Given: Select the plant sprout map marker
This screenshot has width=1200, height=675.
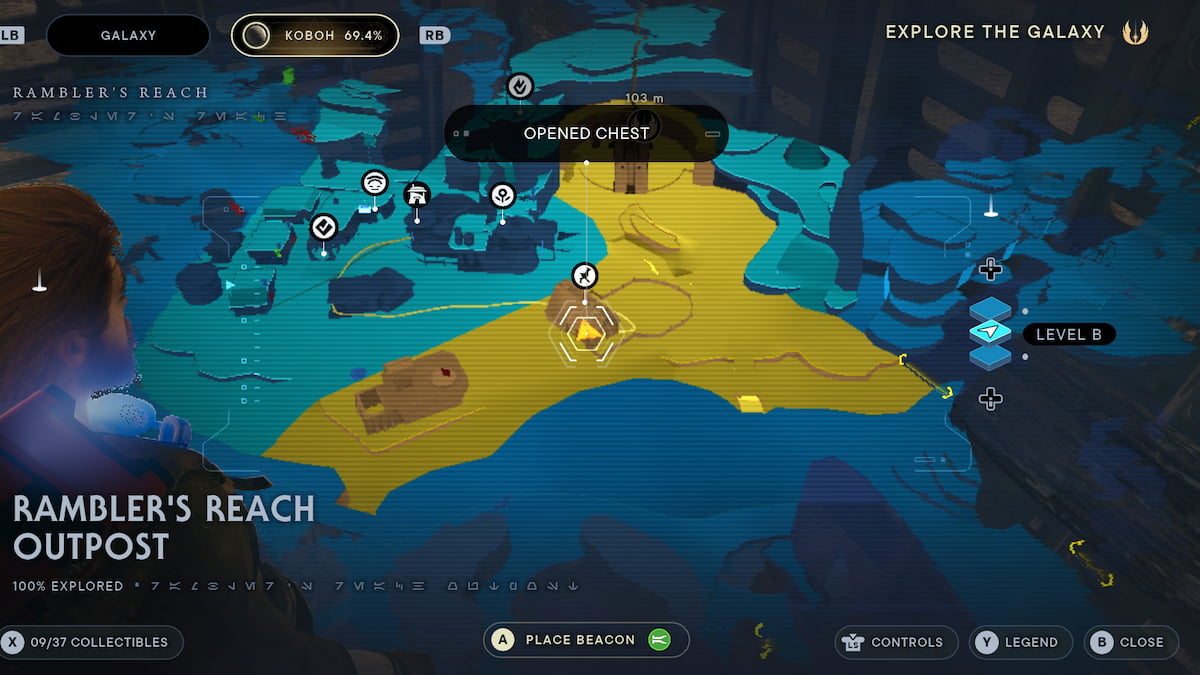Looking at the screenshot, I should pyautogui.click(x=502, y=196).
